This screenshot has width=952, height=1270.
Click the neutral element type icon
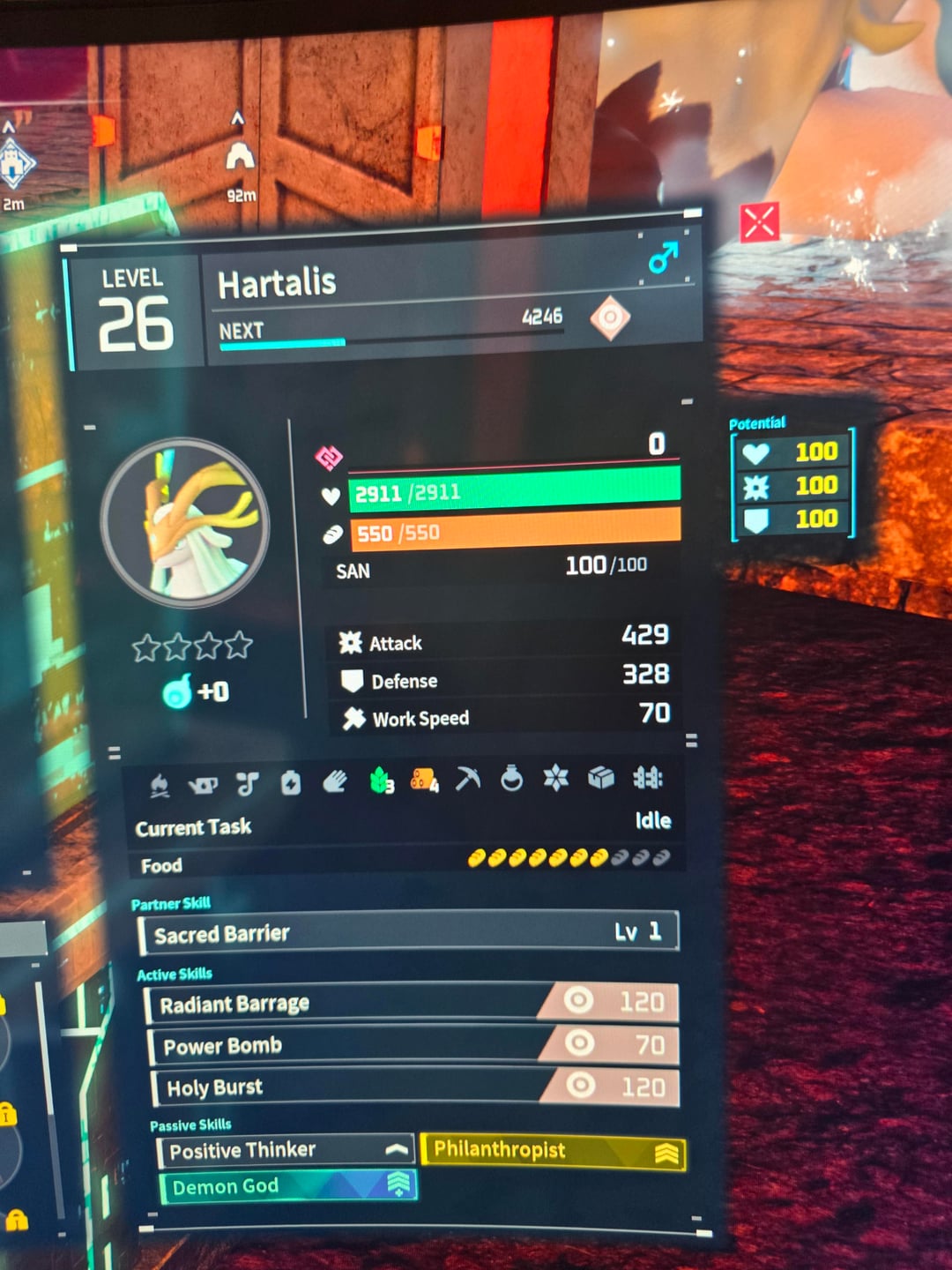coord(610,317)
